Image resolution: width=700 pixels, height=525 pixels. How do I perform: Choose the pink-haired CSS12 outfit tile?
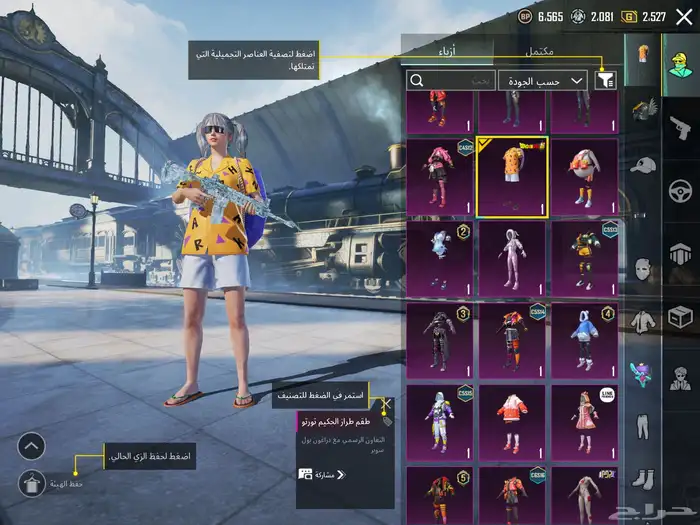[439, 177]
